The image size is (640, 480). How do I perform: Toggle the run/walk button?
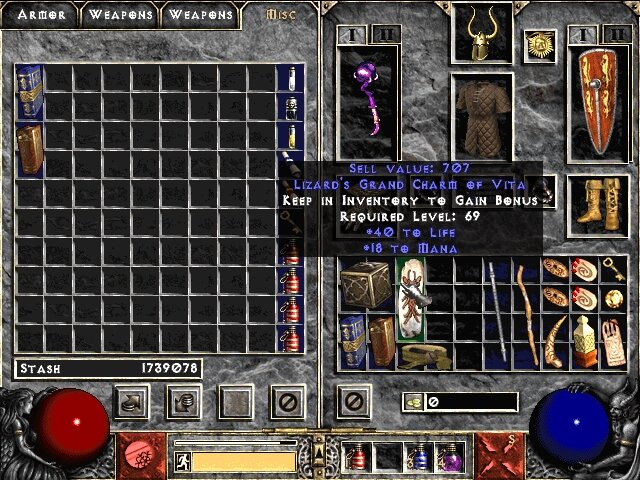point(182,461)
